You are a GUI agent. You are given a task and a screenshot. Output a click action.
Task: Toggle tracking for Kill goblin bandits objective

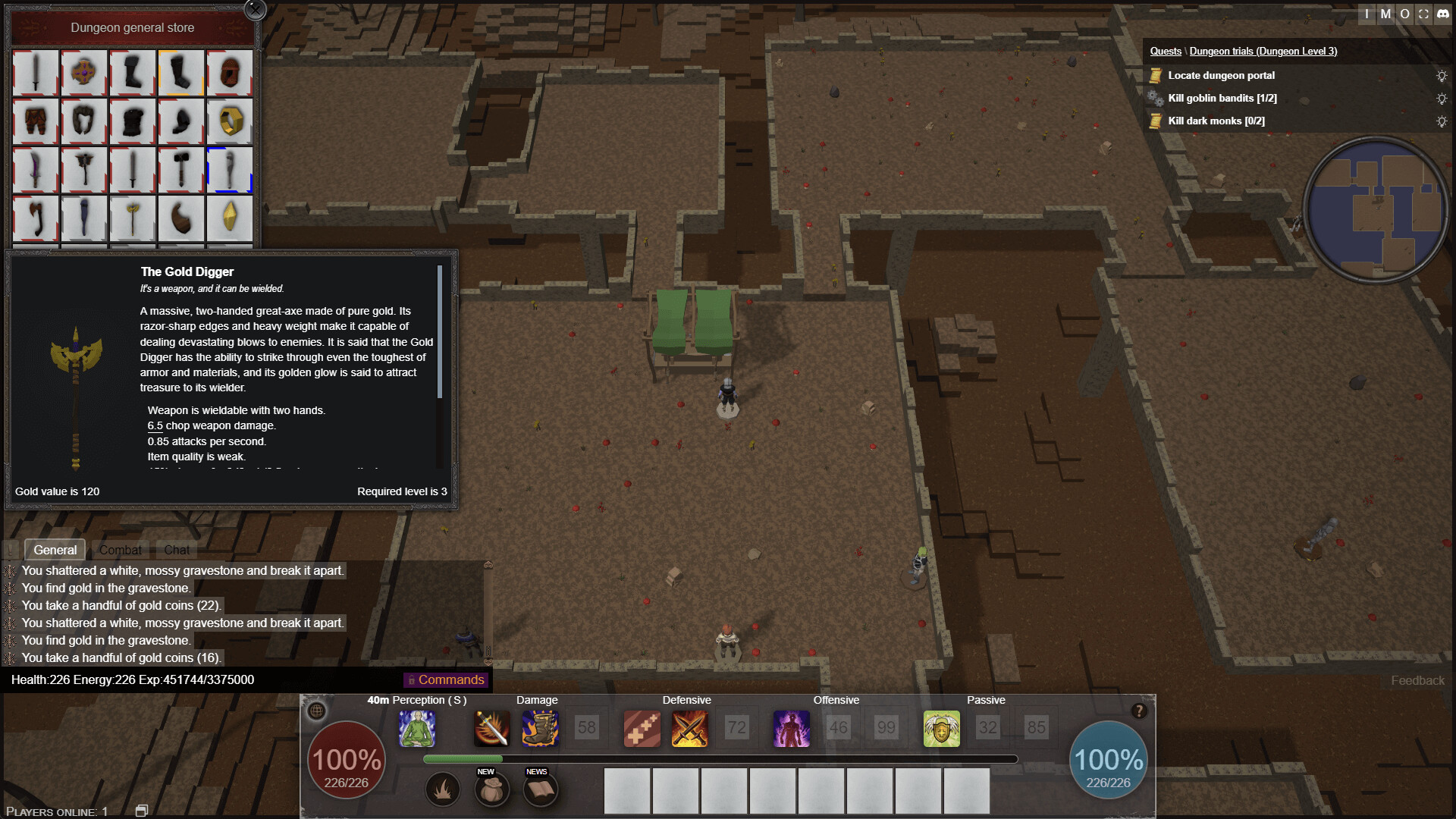(x=1442, y=98)
